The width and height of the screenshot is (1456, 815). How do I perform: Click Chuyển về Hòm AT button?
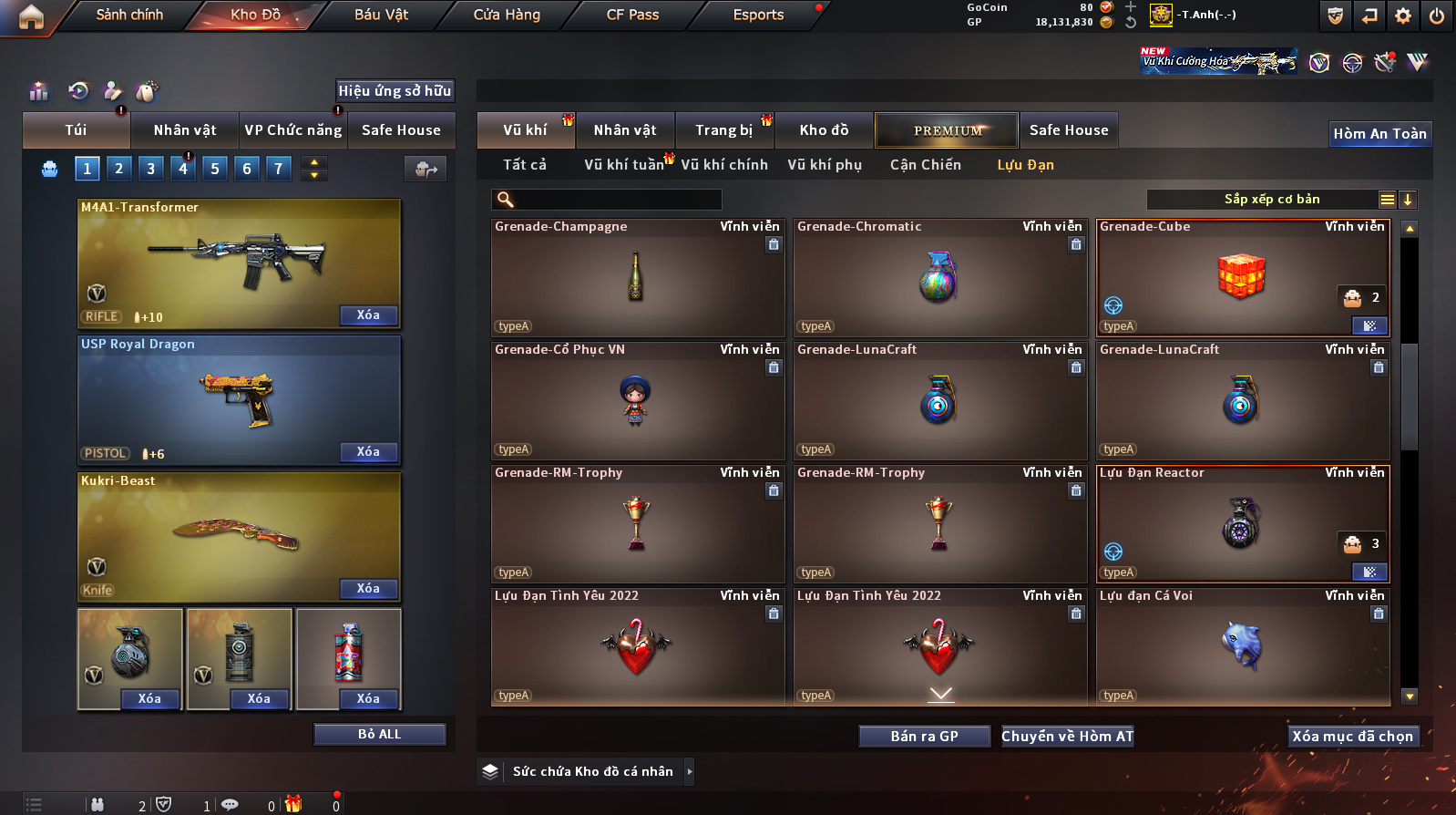(x=1068, y=737)
